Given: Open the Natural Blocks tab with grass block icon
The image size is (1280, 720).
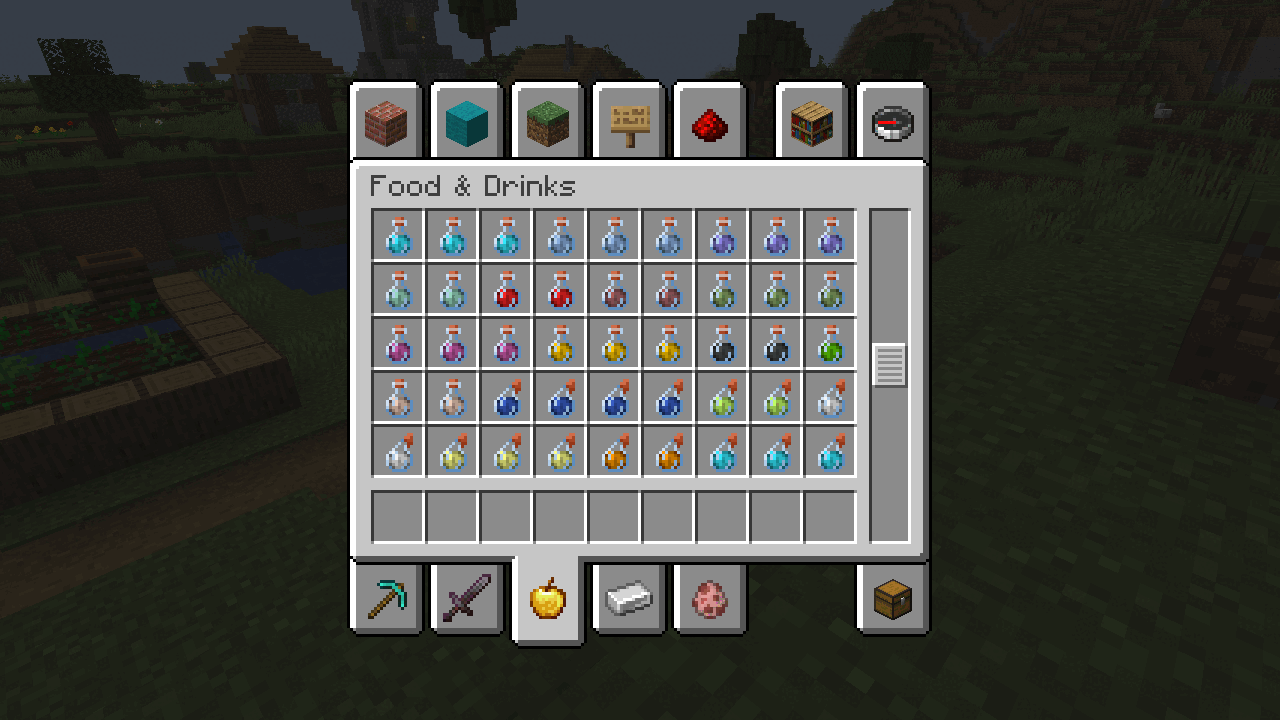Looking at the screenshot, I should pyautogui.click(x=547, y=122).
